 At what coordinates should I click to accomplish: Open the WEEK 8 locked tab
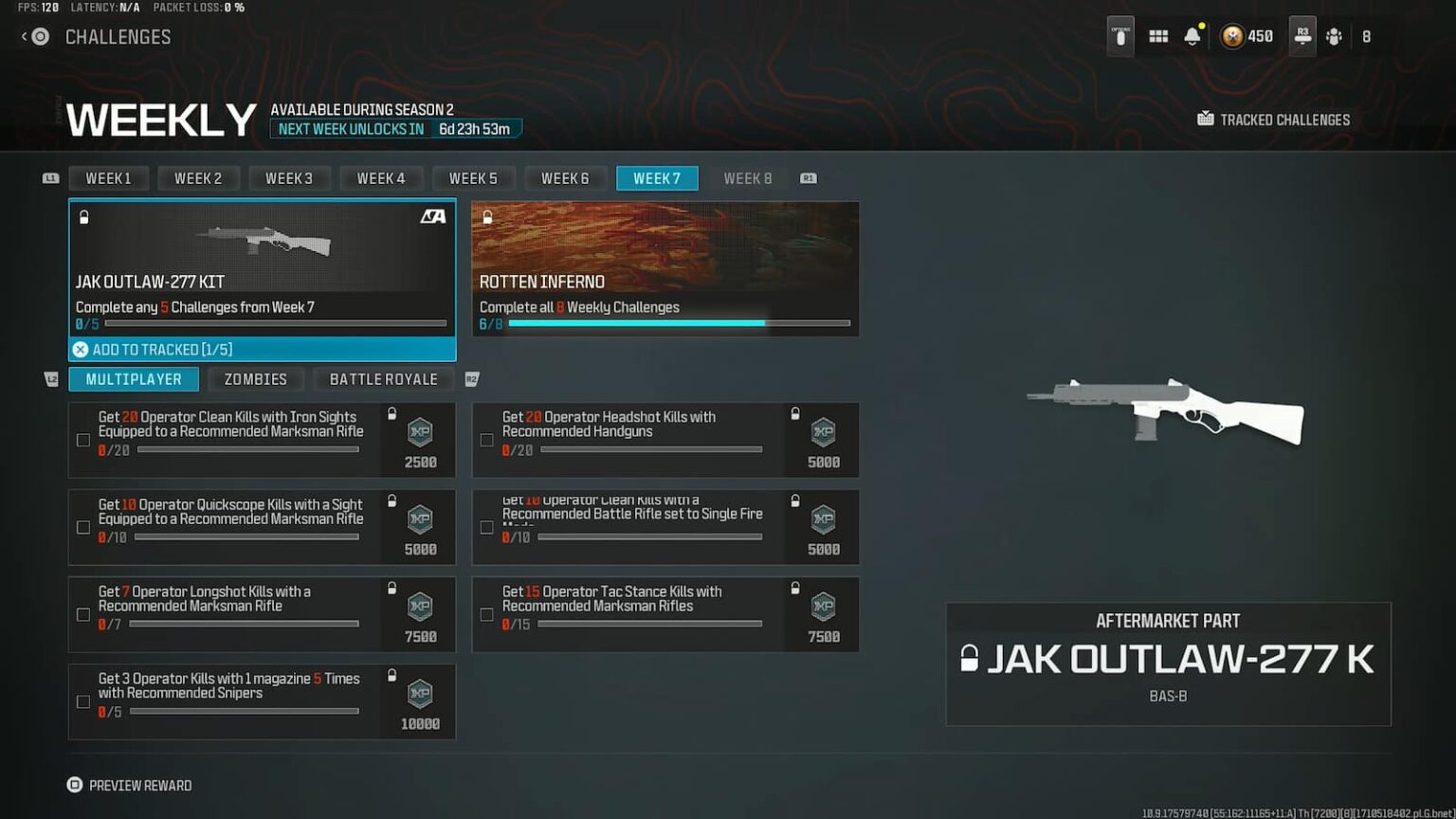748,178
